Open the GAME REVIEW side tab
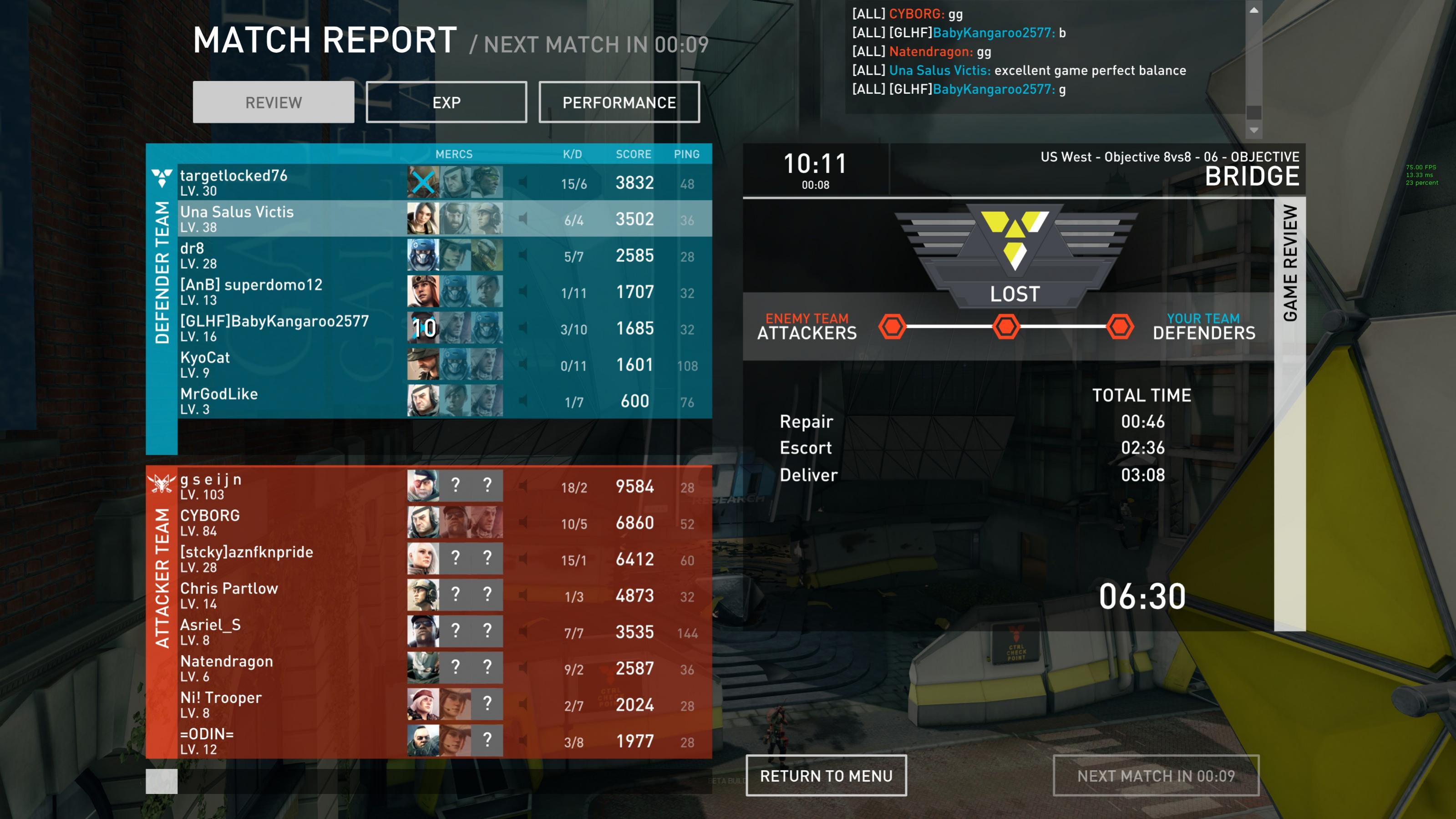1456x819 pixels. [1290, 263]
